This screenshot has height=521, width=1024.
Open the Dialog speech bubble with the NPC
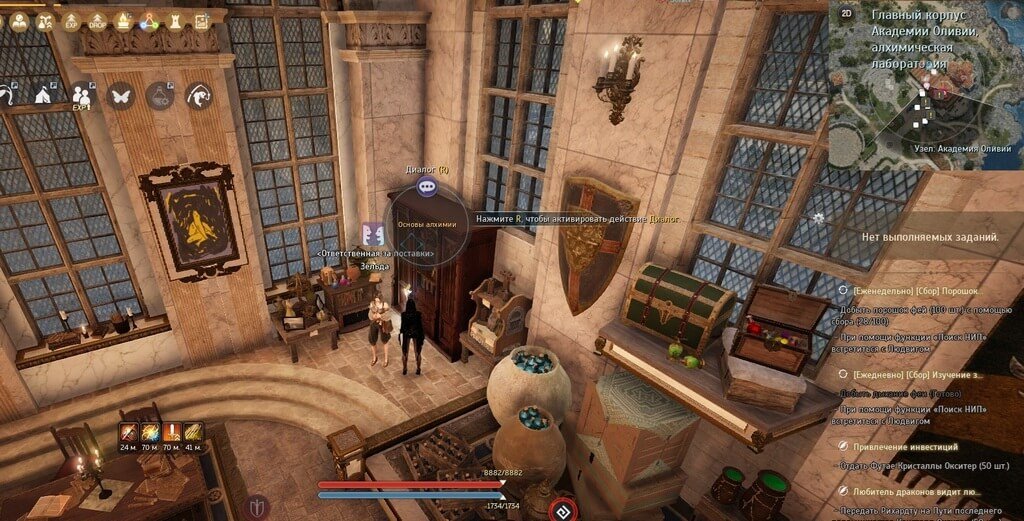pos(427,186)
